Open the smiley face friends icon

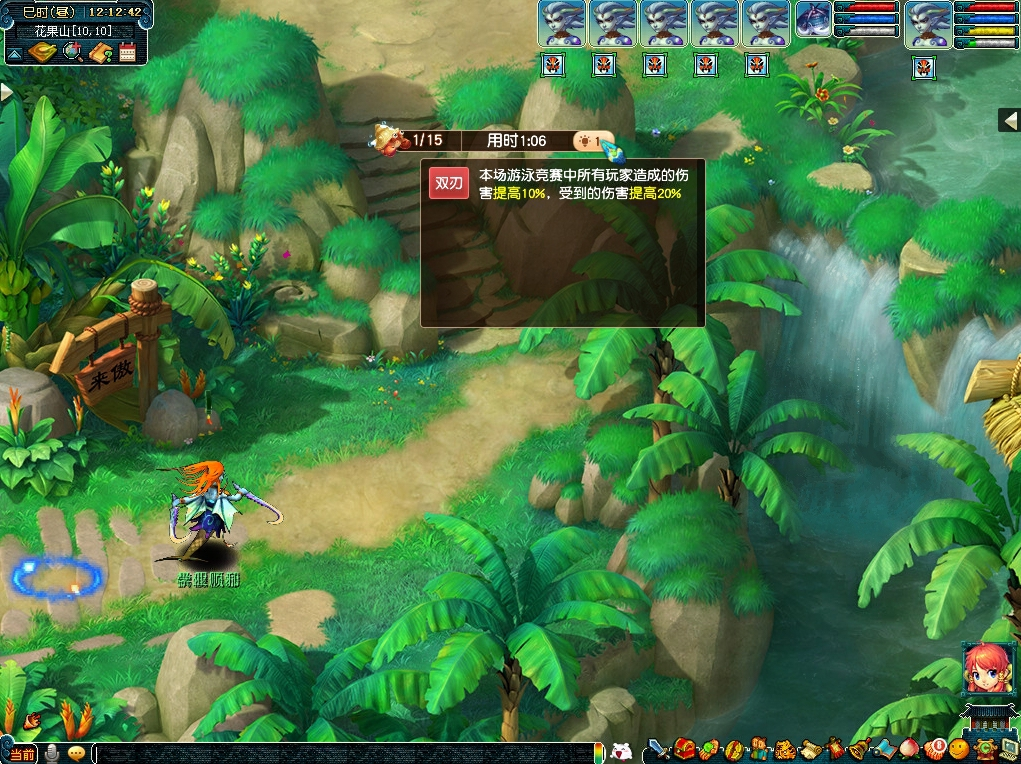click(960, 749)
